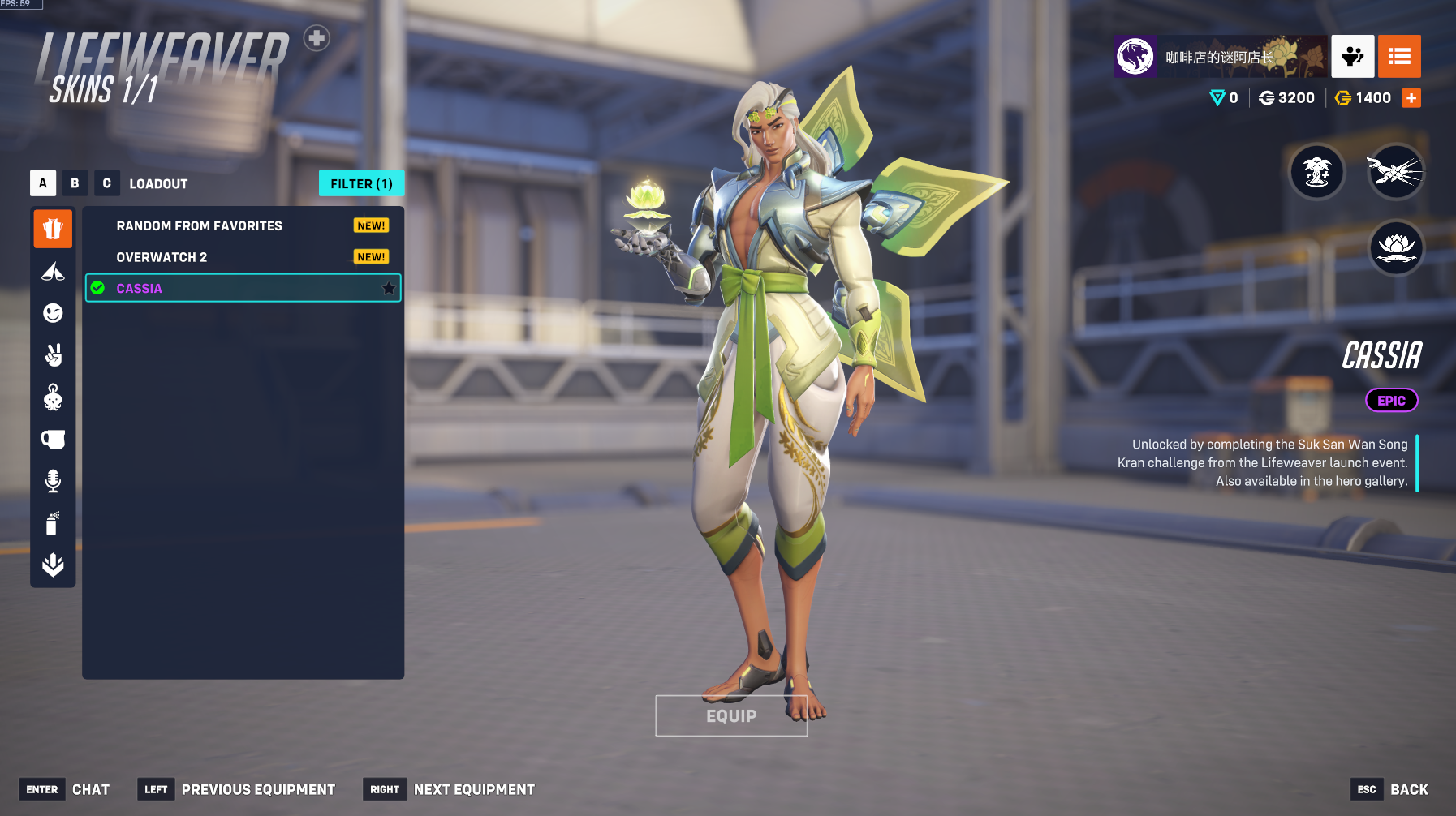
Task: Toggle favorite star on Cassia skin
Action: point(389,288)
